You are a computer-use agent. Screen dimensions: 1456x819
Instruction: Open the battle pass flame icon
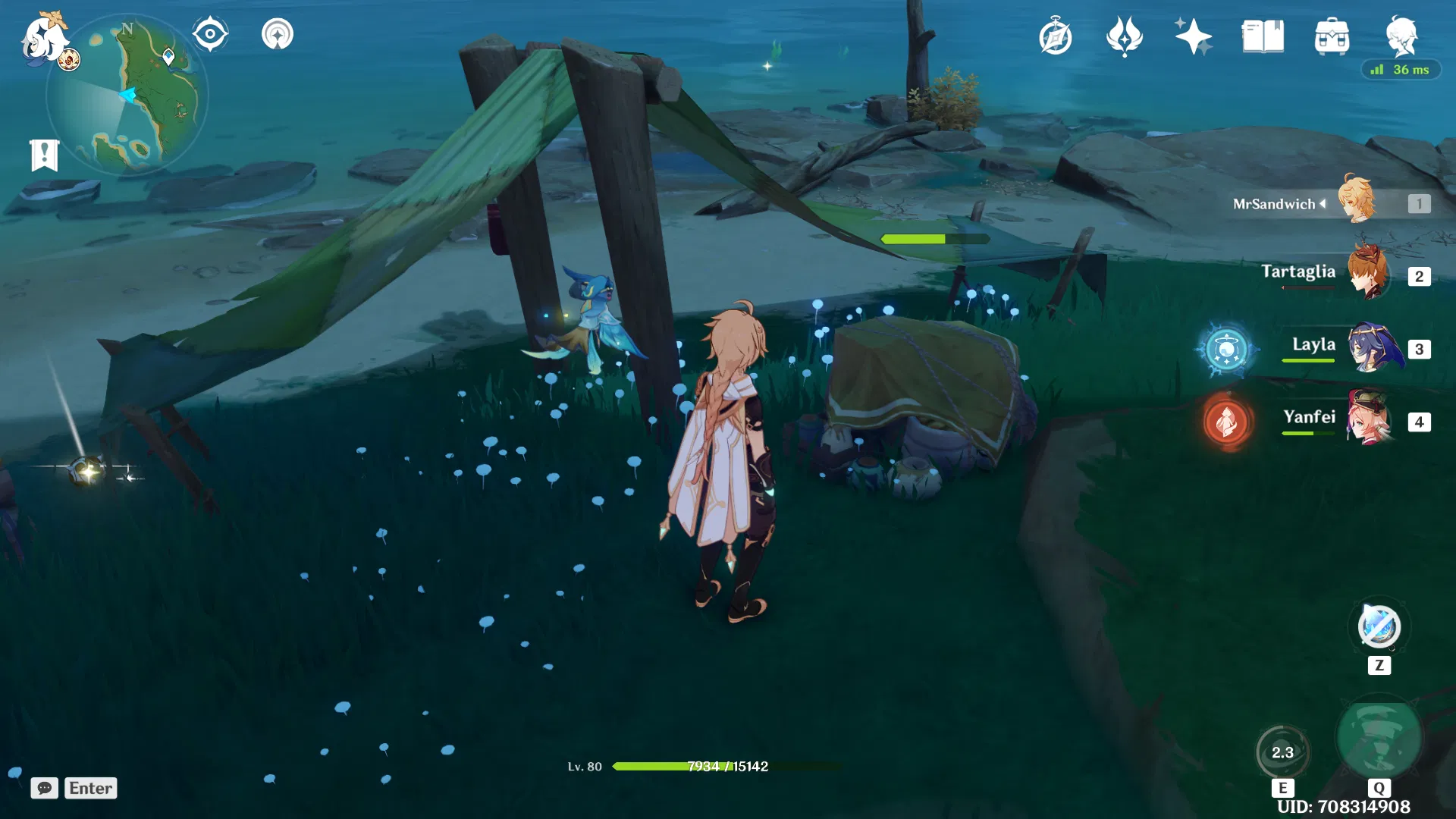pyautogui.click(x=1124, y=36)
